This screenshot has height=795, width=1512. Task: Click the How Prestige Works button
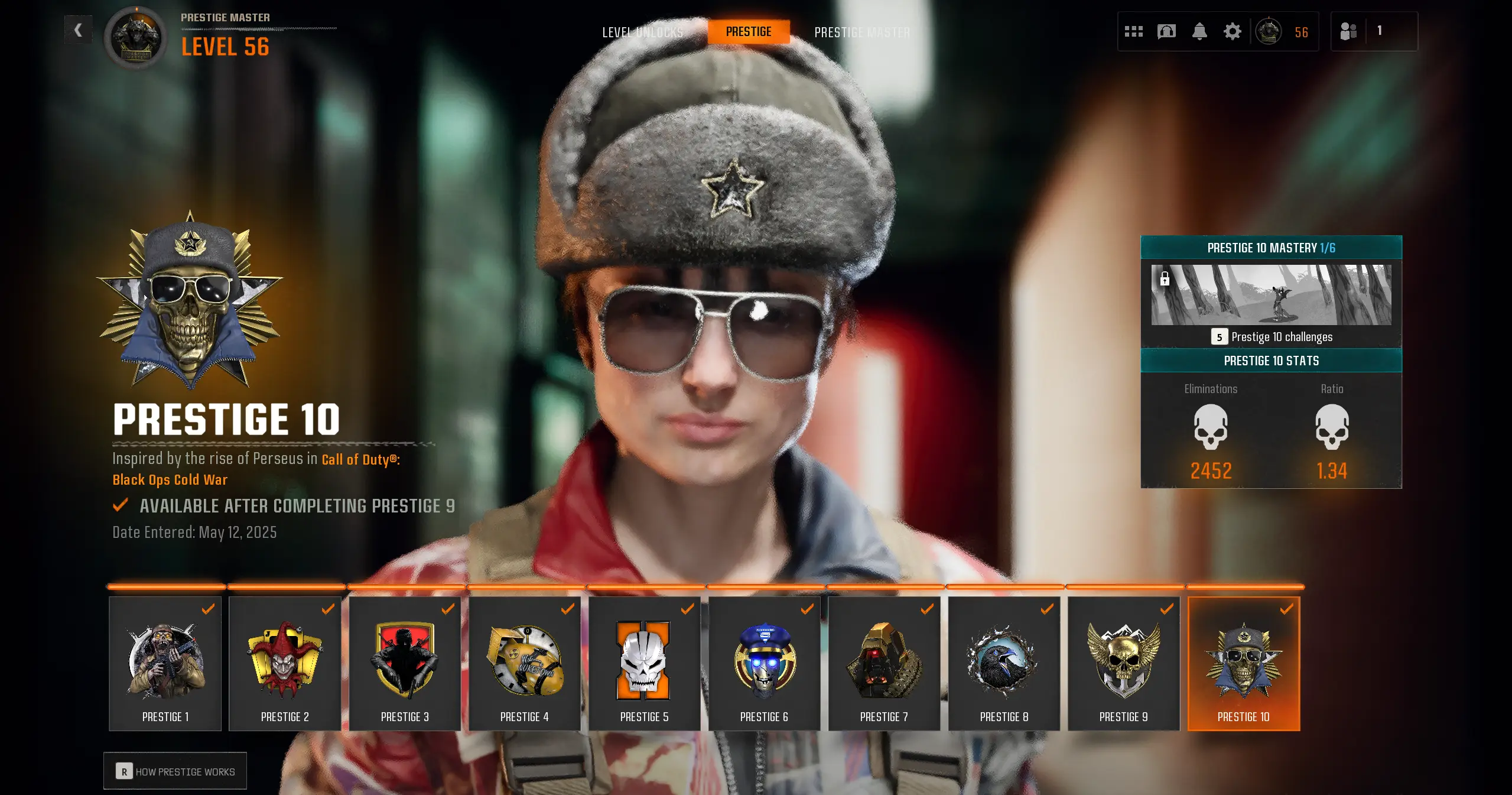pos(175,770)
